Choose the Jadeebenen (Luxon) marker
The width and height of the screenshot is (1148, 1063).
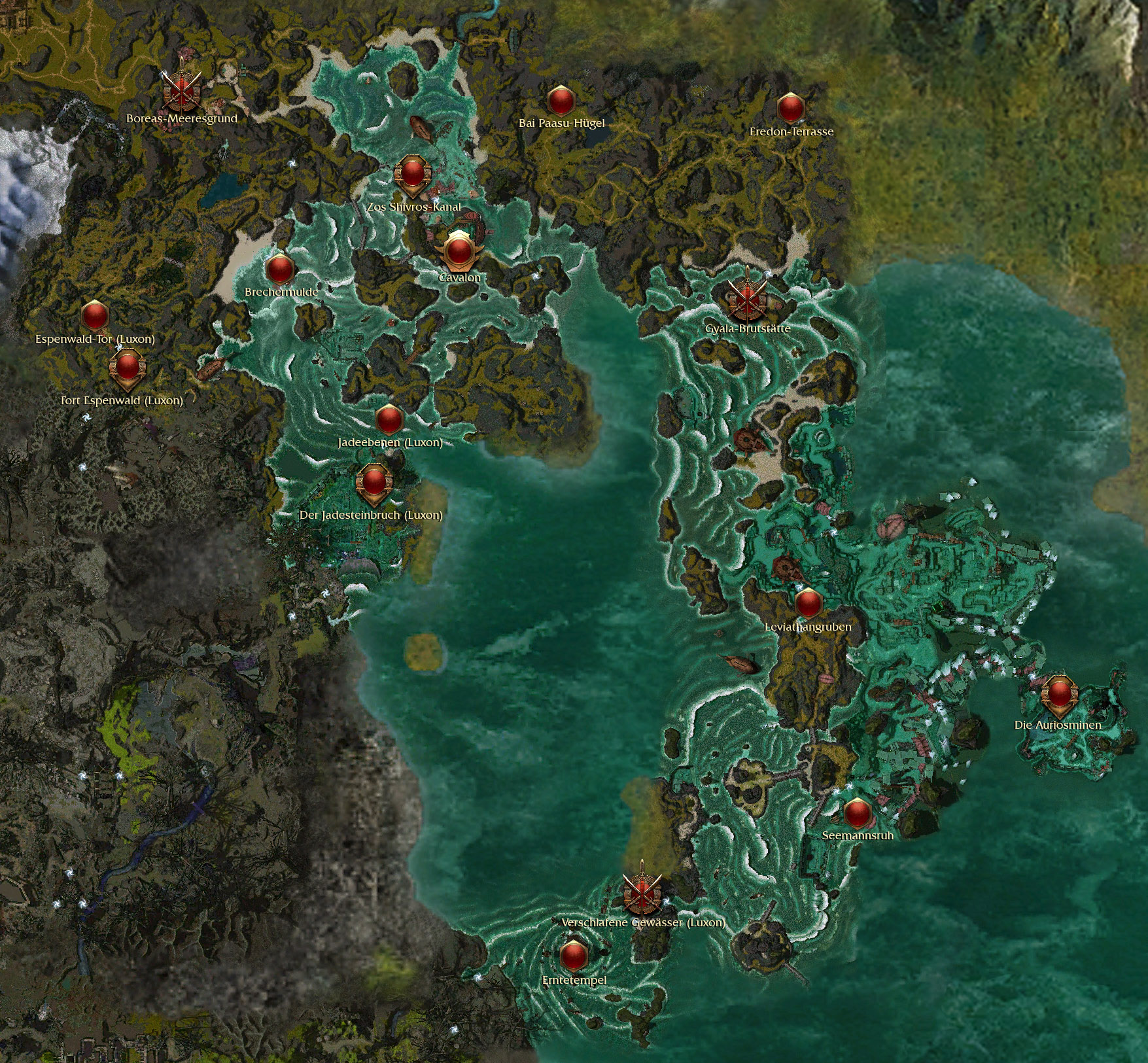pyautogui.click(x=389, y=419)
